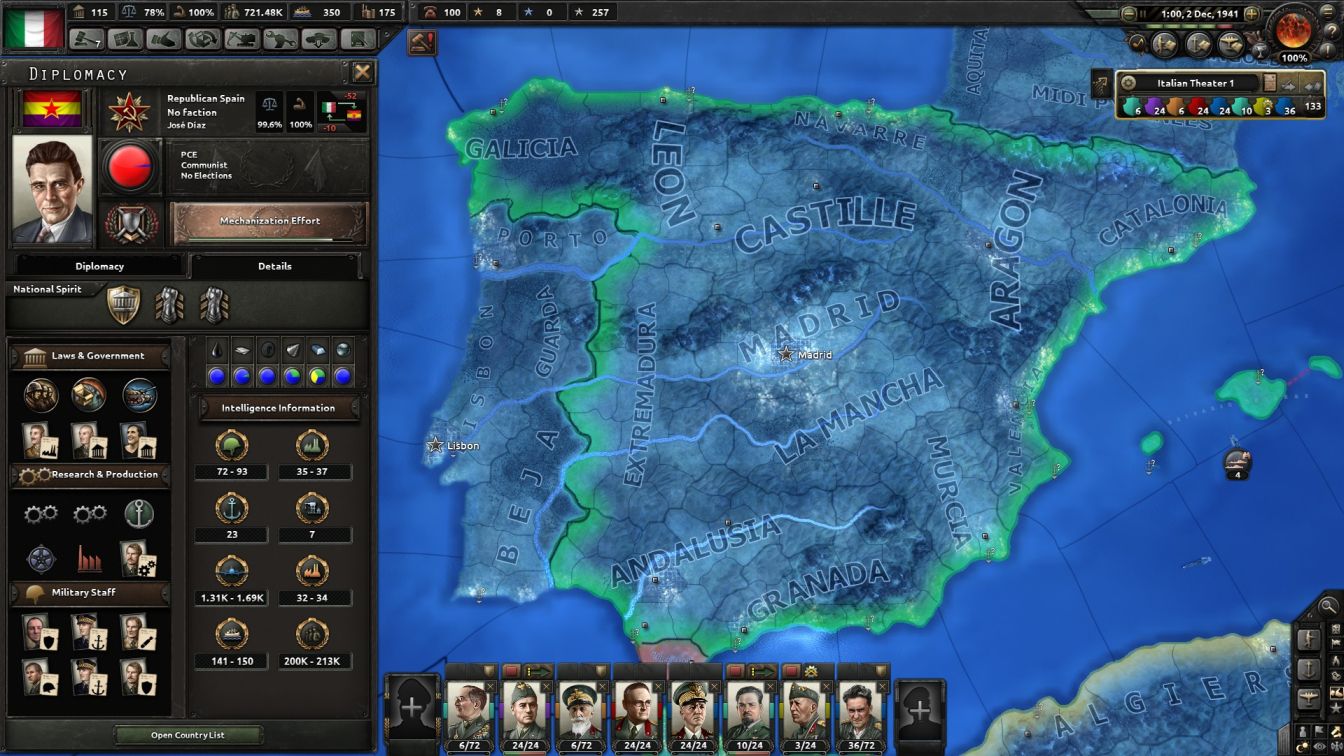
Task: Increase game speed with the plus control
Action: tap(1253, 13)
